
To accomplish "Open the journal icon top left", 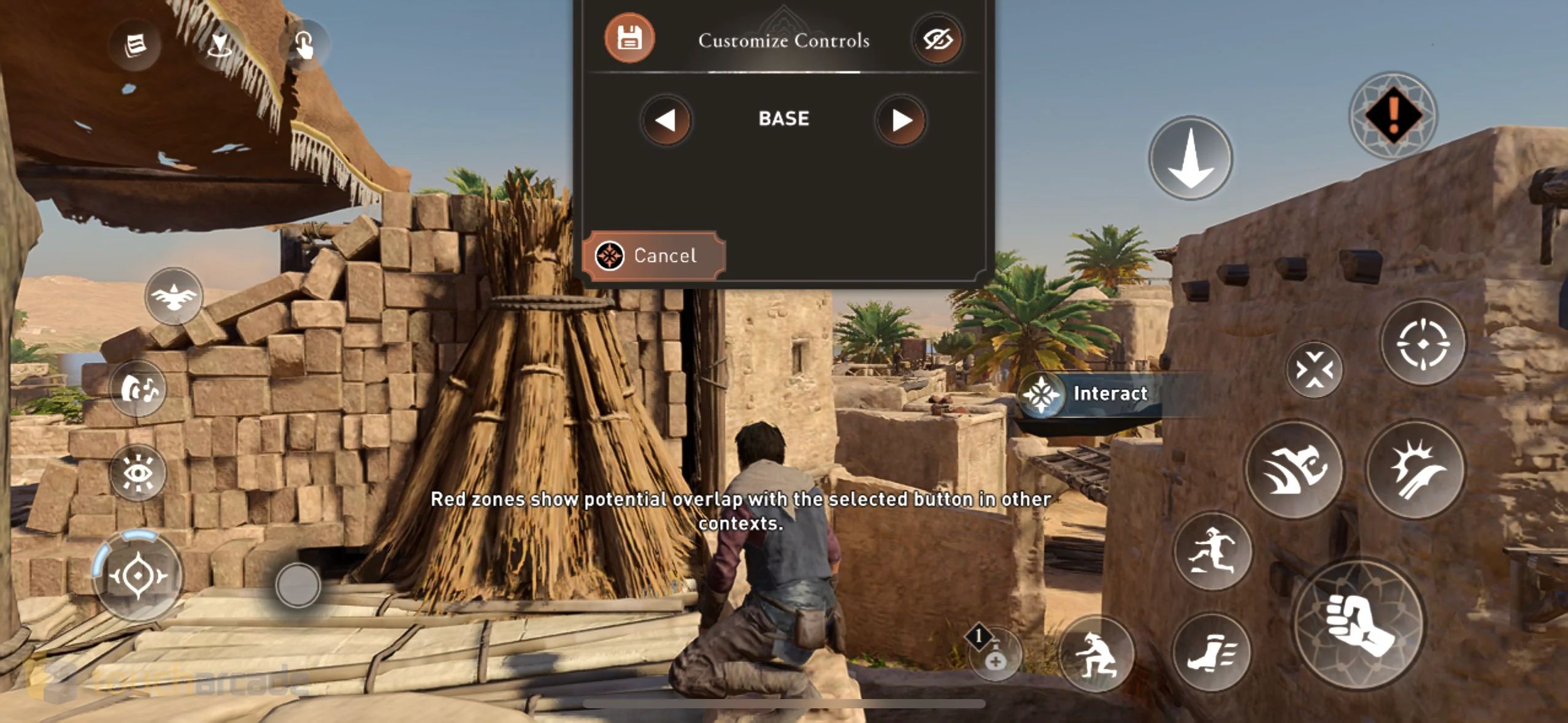I will coord(134,46).
